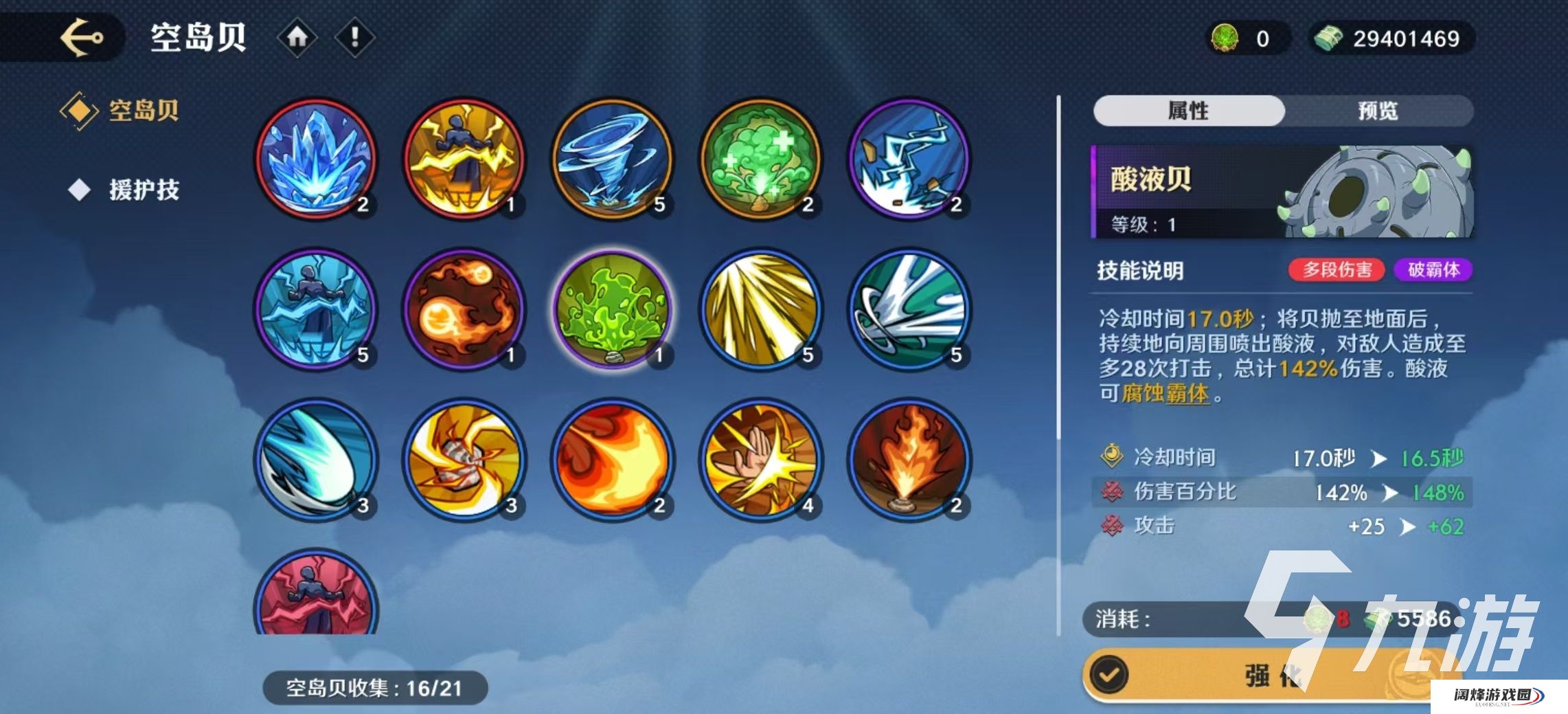Select the green acid splash dial
This screenshot has width=1568, height=714.
(x=612, y=309)
